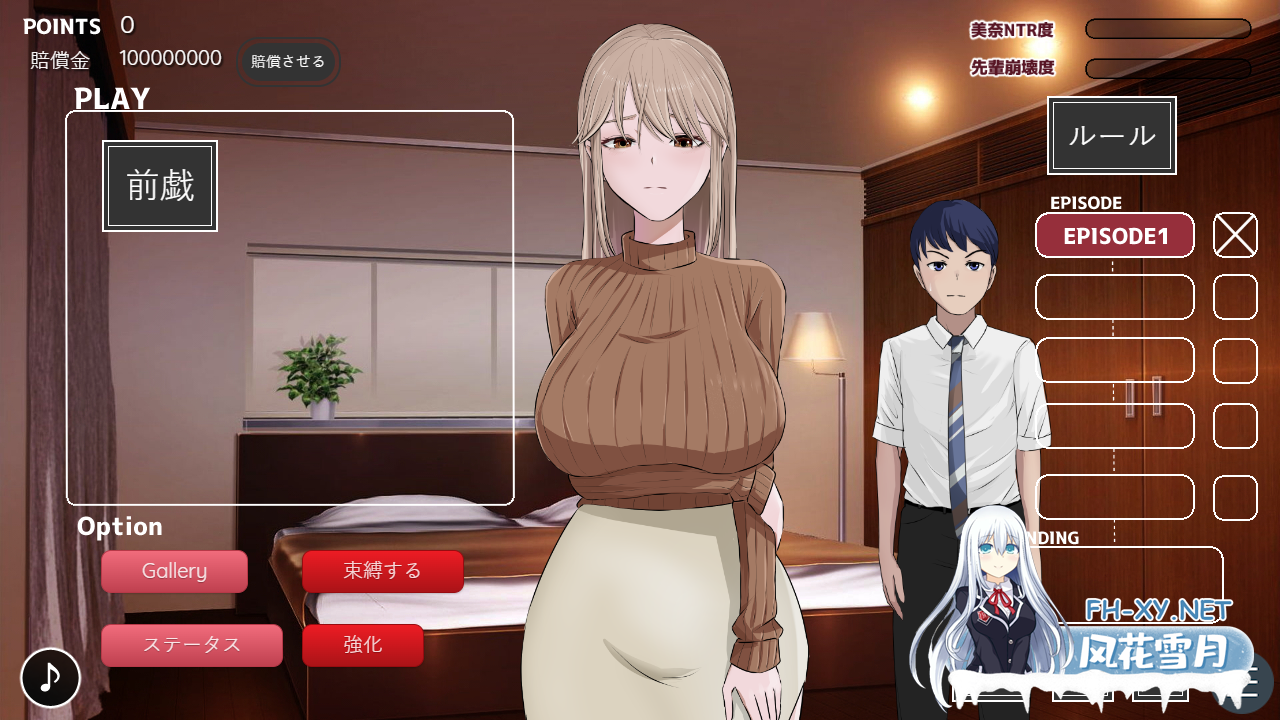
Task: Click the 美奈NTR度 progress gauge
Action: point(1167,28)
